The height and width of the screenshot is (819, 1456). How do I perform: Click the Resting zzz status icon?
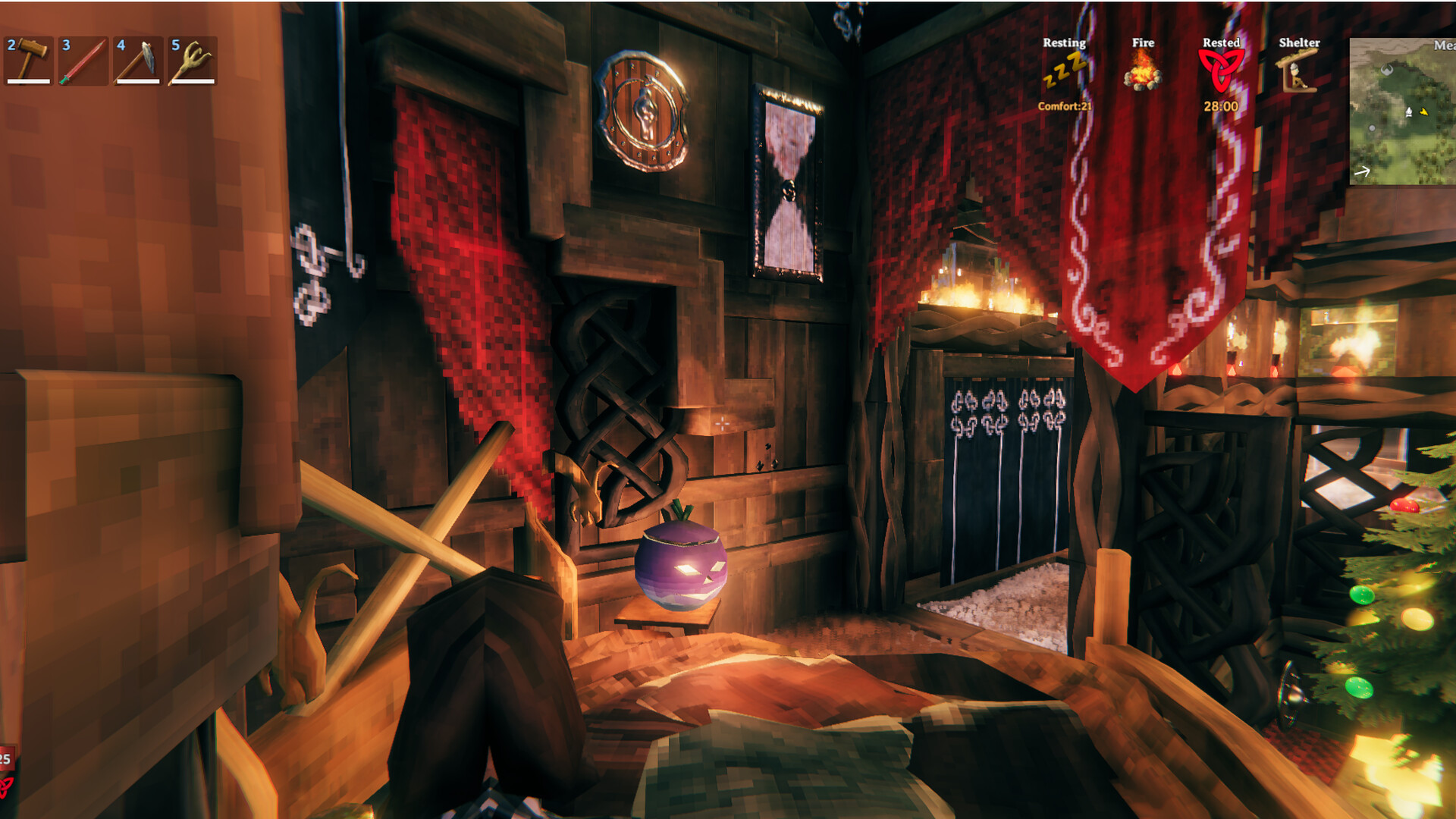tap(1065, 72)
